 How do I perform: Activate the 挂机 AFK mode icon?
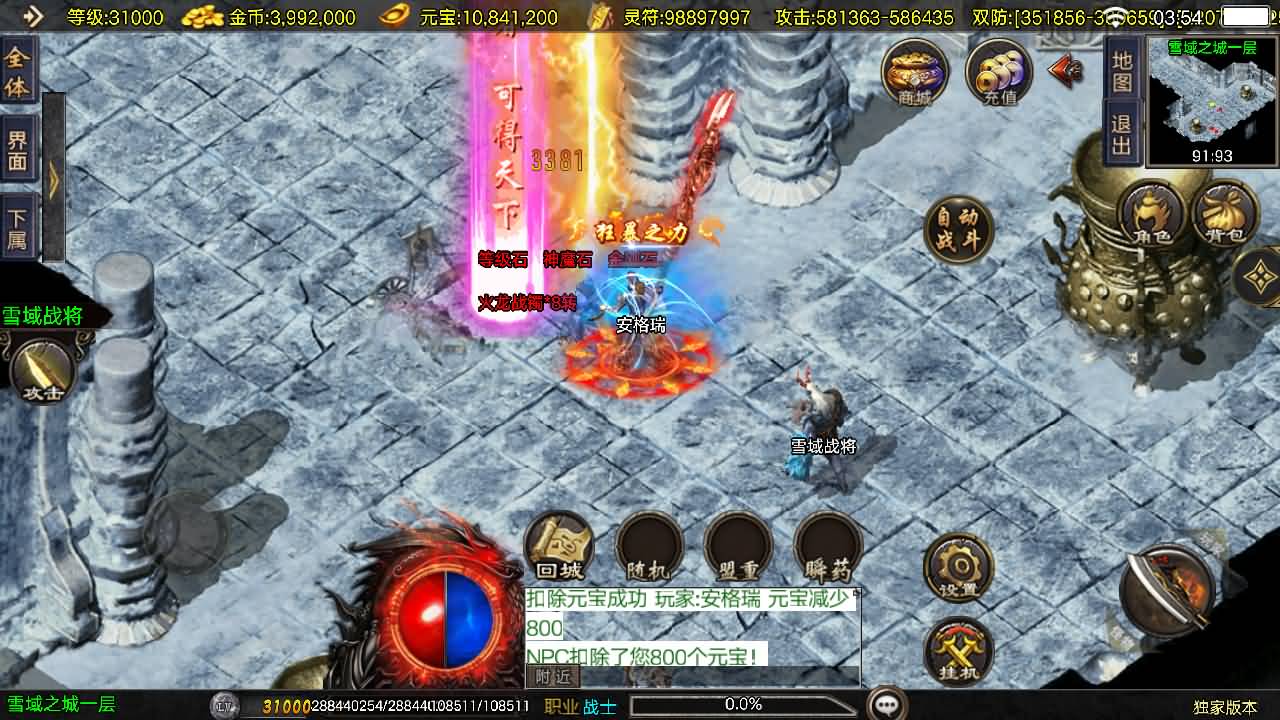tap(957, 650)
